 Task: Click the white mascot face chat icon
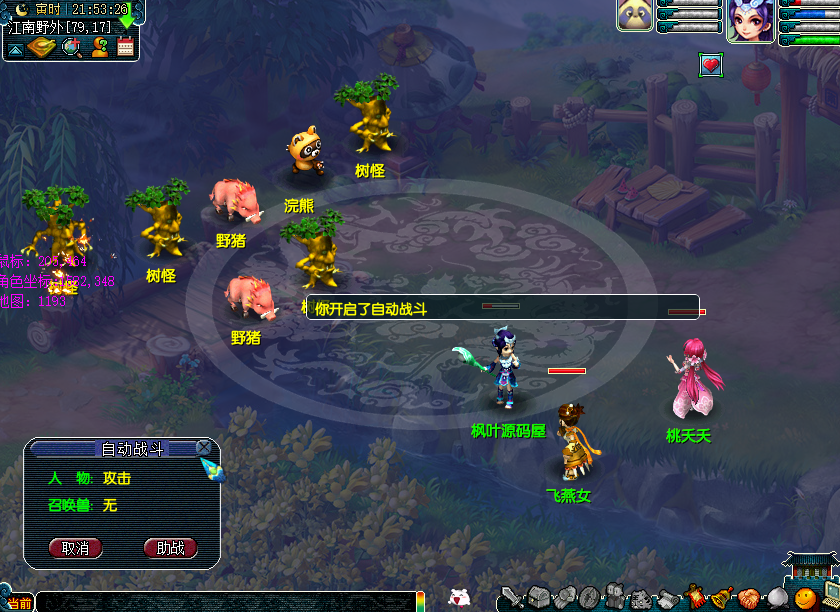click(459, 598)
